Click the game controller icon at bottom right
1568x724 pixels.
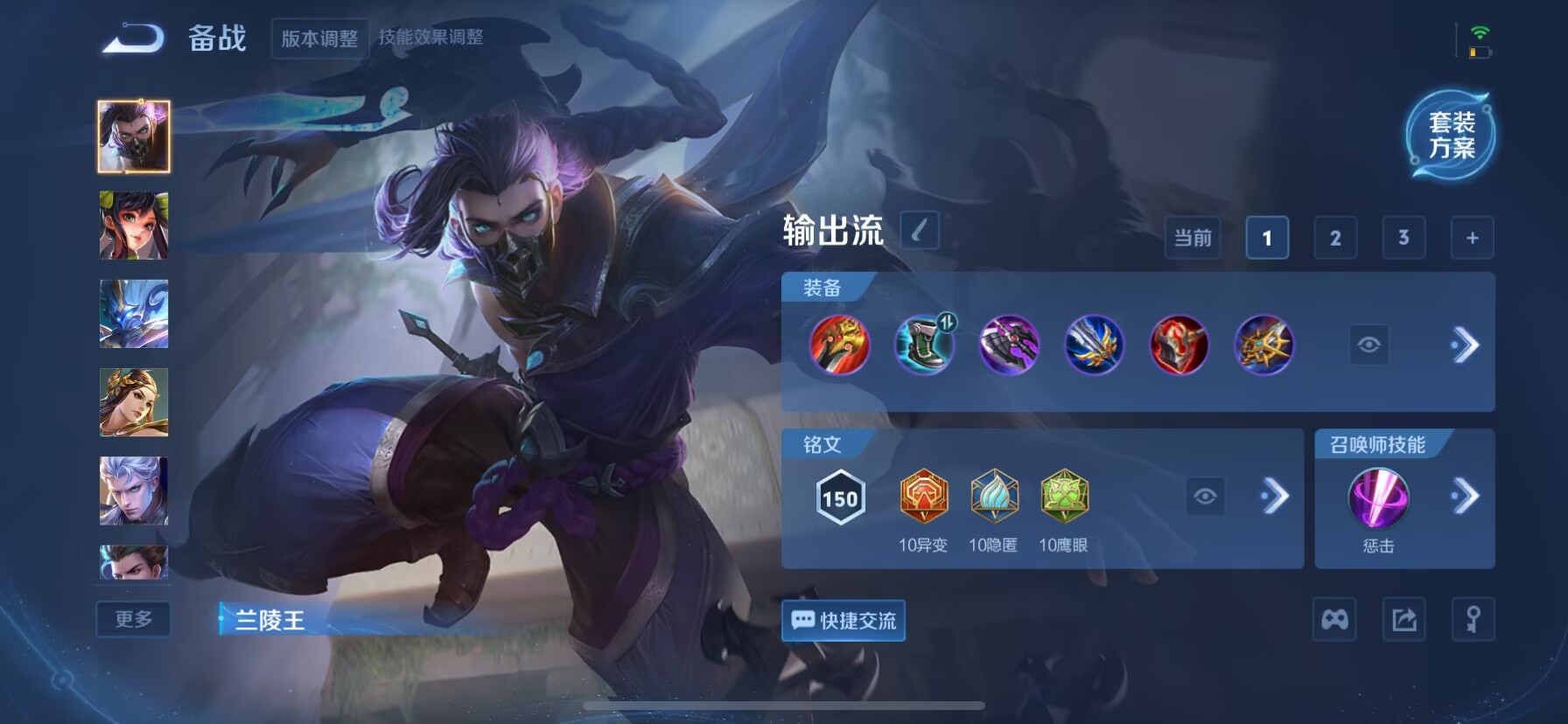tap(1333, 619)
